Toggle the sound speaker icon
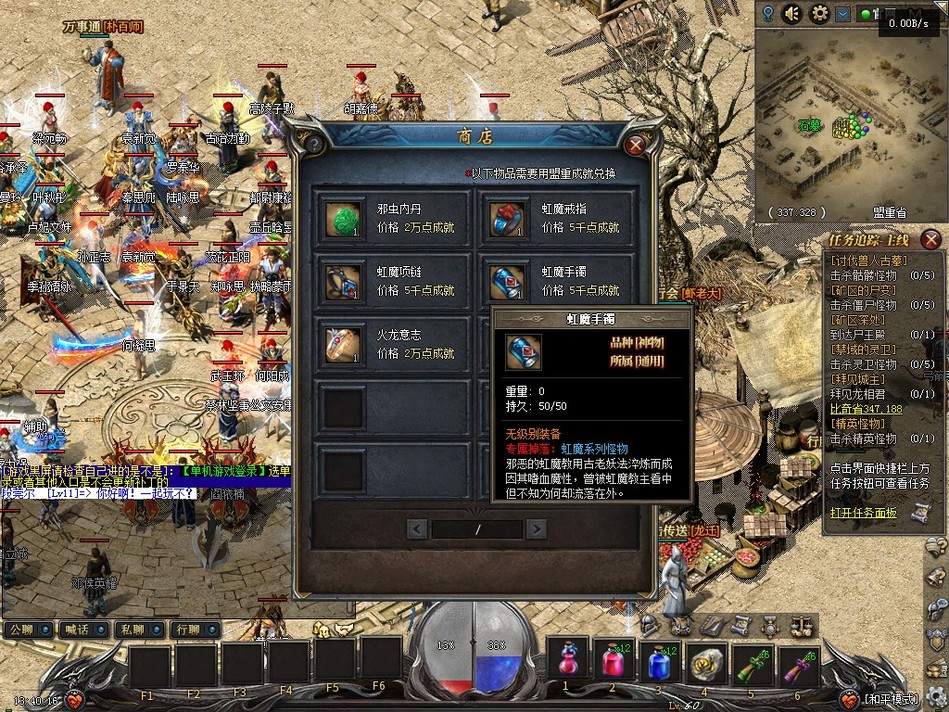This screenshot has width=949, height=712. pos(793,13)
